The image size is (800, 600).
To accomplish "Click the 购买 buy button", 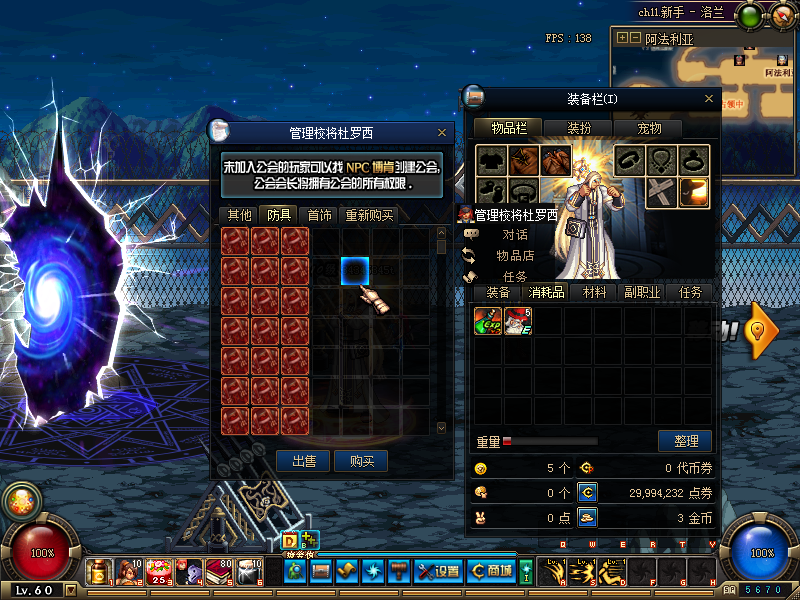I will point(361,461).
